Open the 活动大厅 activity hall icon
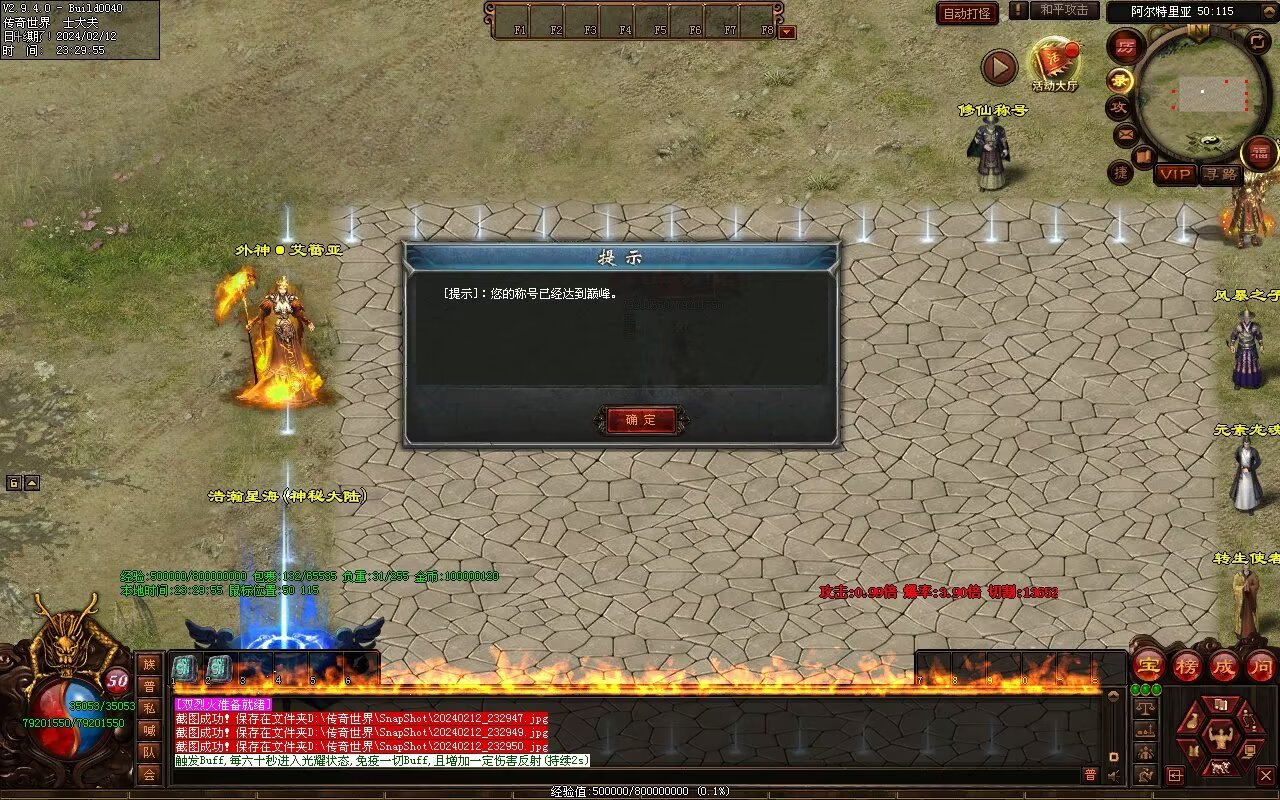Screen dimensions: 1280x800 point(1054,63)
